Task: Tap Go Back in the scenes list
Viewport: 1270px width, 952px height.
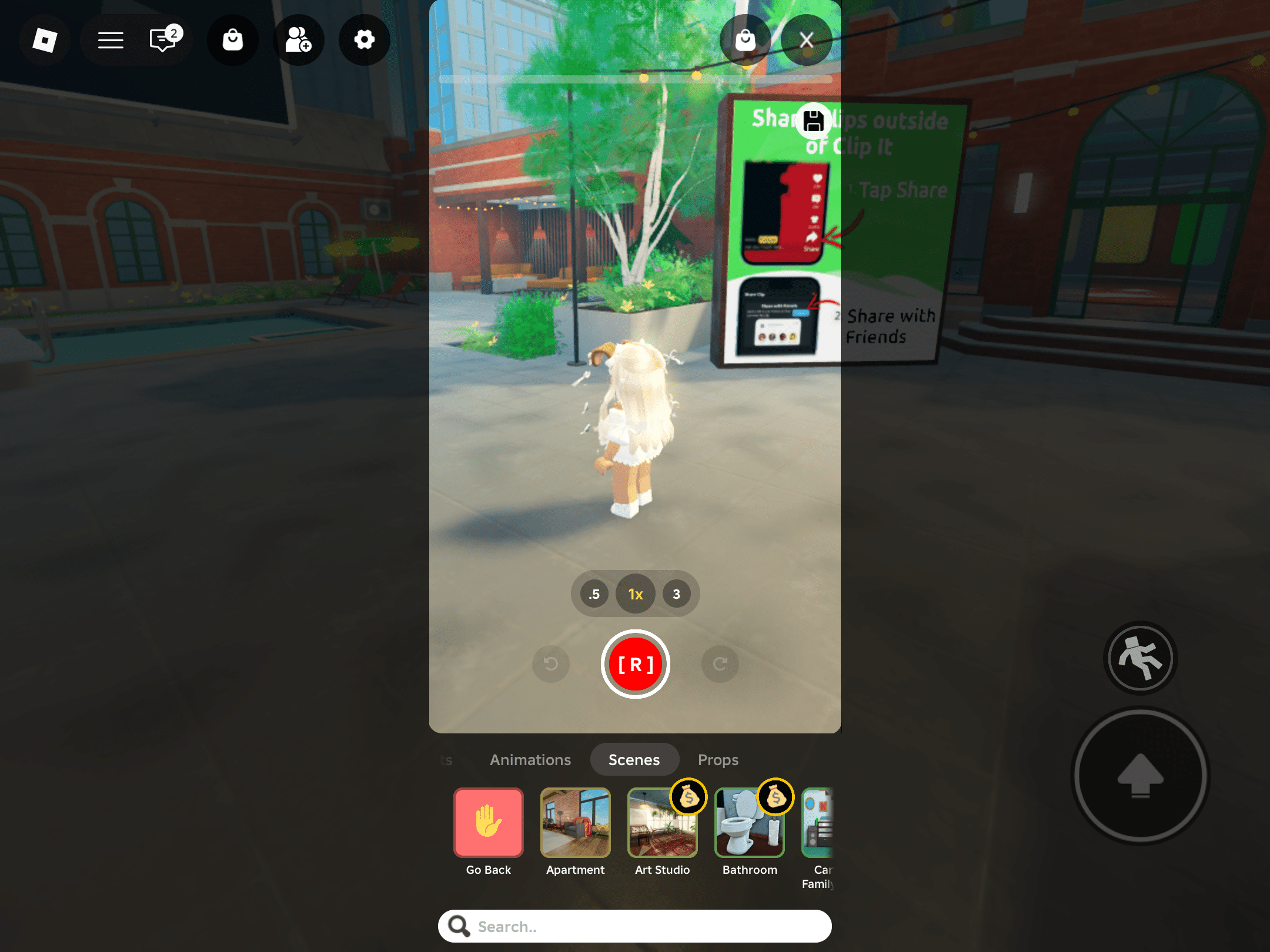Action: click(x=488, y=823)
